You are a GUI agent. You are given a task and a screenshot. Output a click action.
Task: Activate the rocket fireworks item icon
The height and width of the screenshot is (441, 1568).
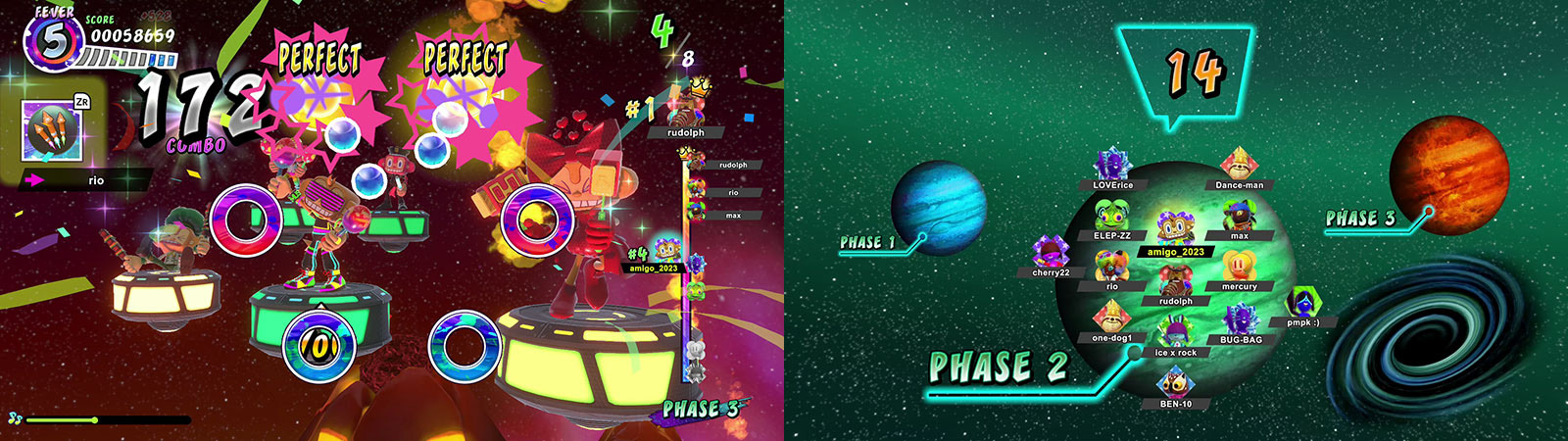point(52,130)
